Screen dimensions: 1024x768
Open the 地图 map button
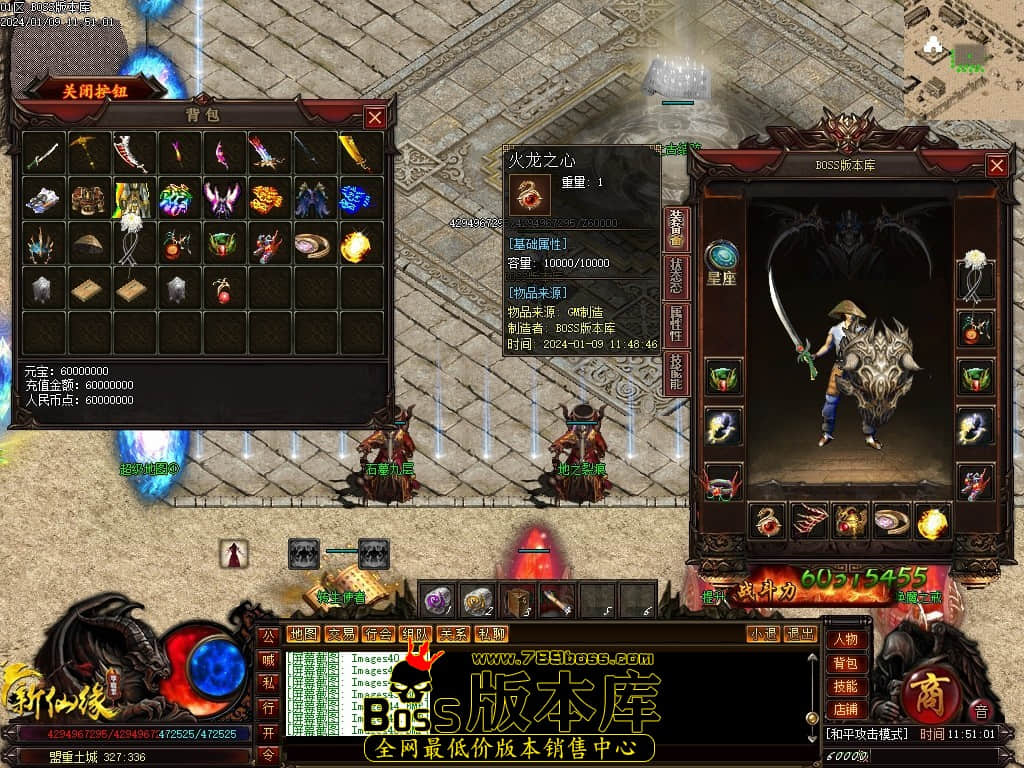(303, 634)
